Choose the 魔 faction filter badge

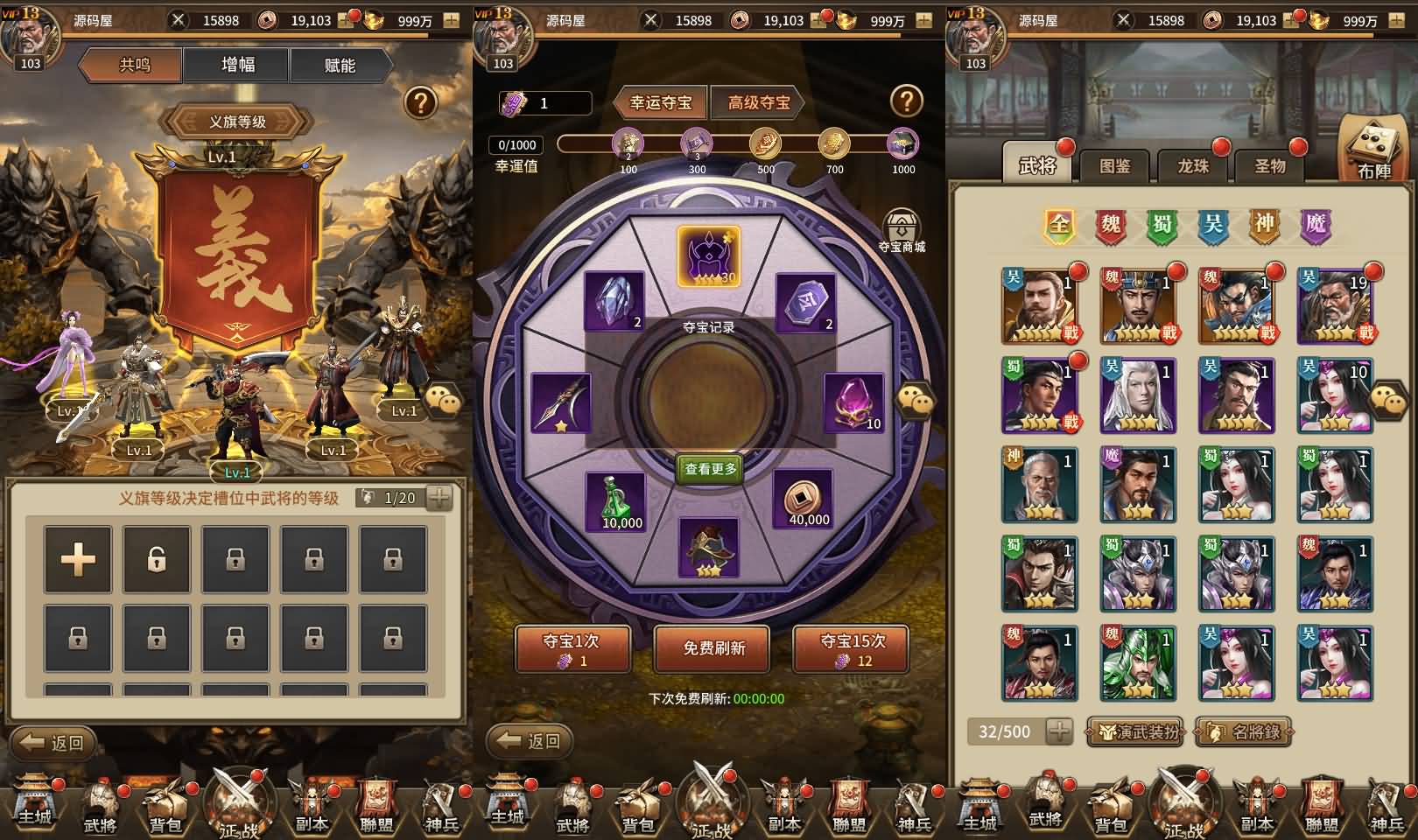coord(1316,225)
